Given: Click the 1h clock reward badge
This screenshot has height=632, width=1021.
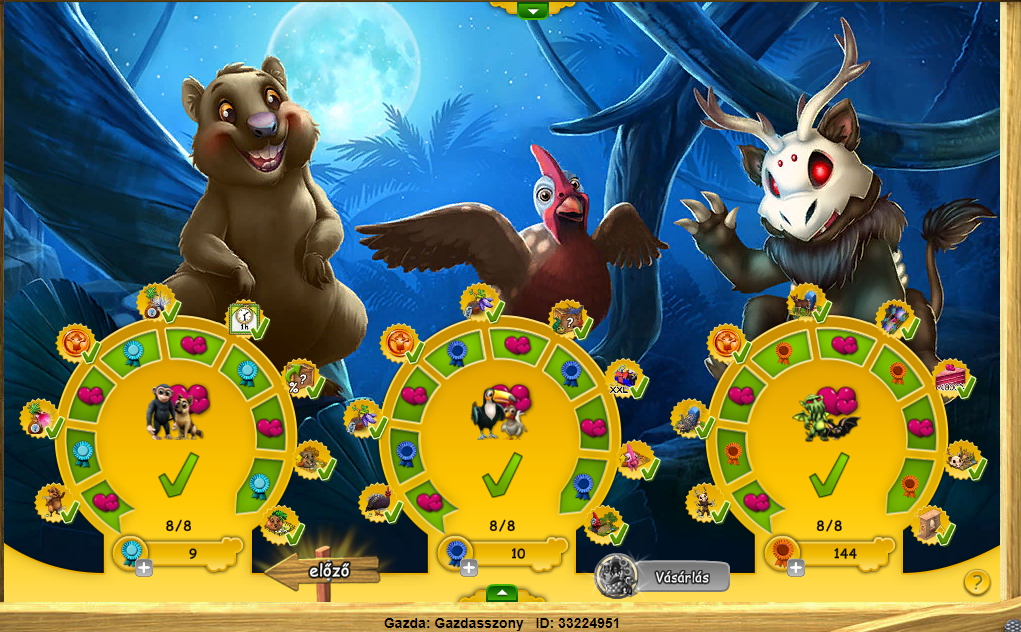Looking at the screenshot, I should (x=242, y=318).
